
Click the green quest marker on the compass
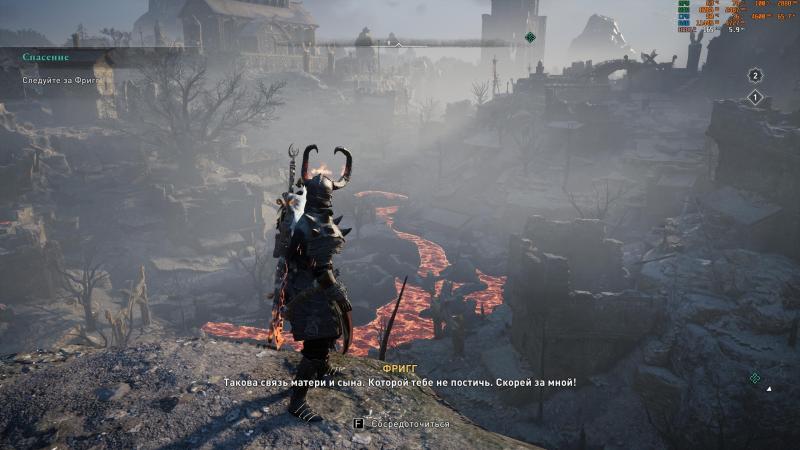[x=530, y=38]
